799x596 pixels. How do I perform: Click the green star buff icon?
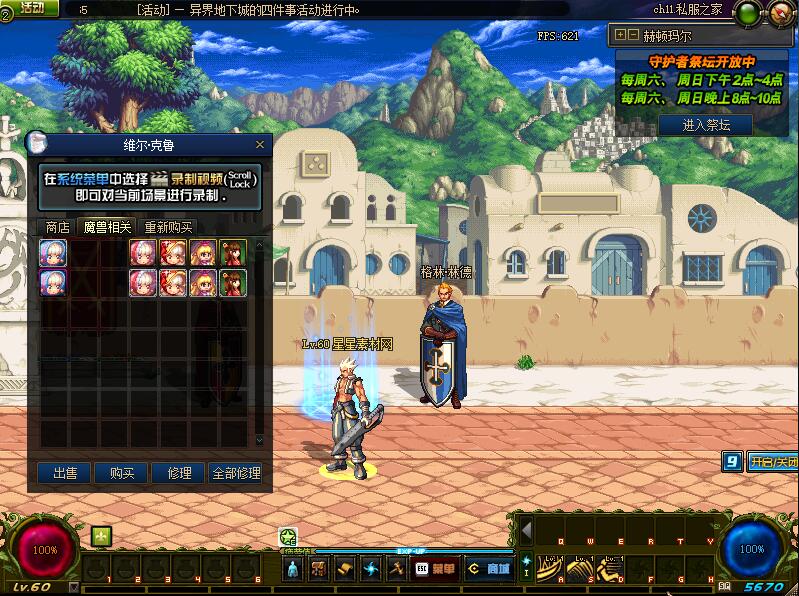coord(288,536)
